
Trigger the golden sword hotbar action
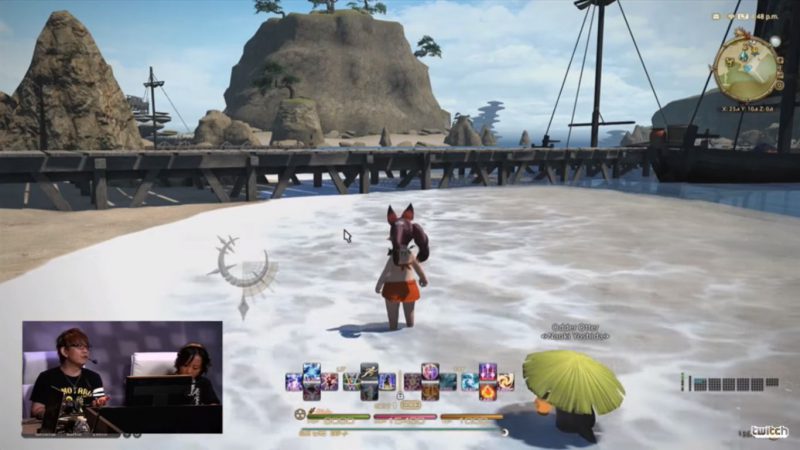coord(369,371)
